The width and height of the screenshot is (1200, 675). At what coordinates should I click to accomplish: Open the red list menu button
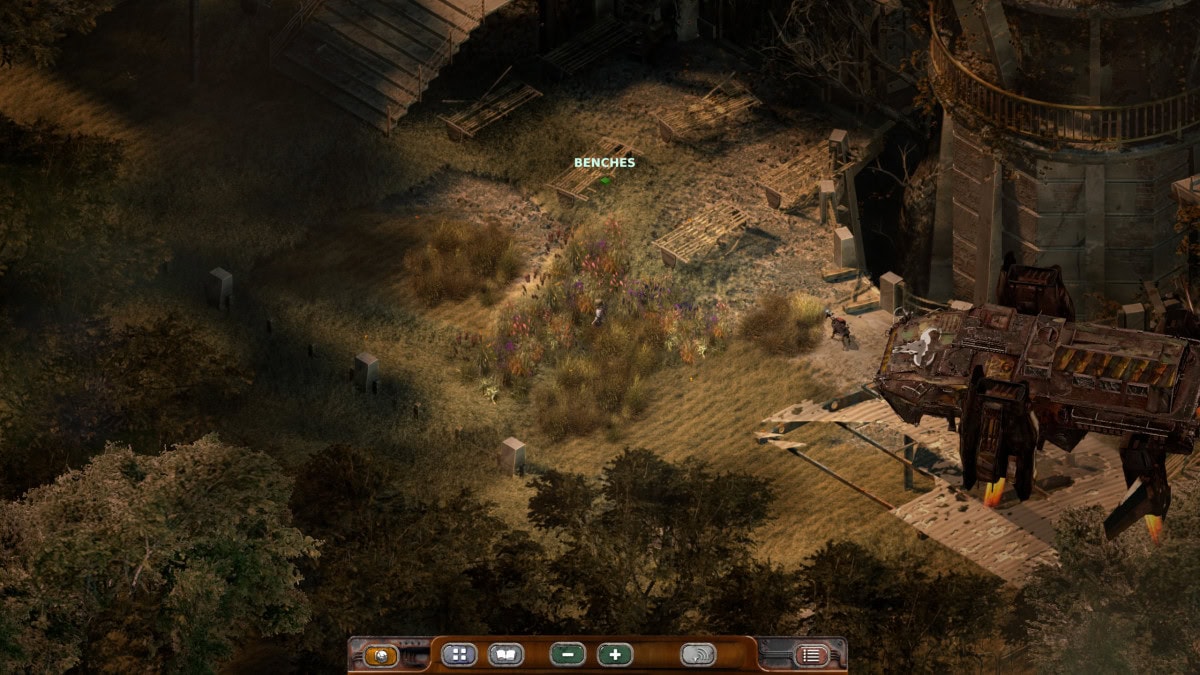pos(811,656)
